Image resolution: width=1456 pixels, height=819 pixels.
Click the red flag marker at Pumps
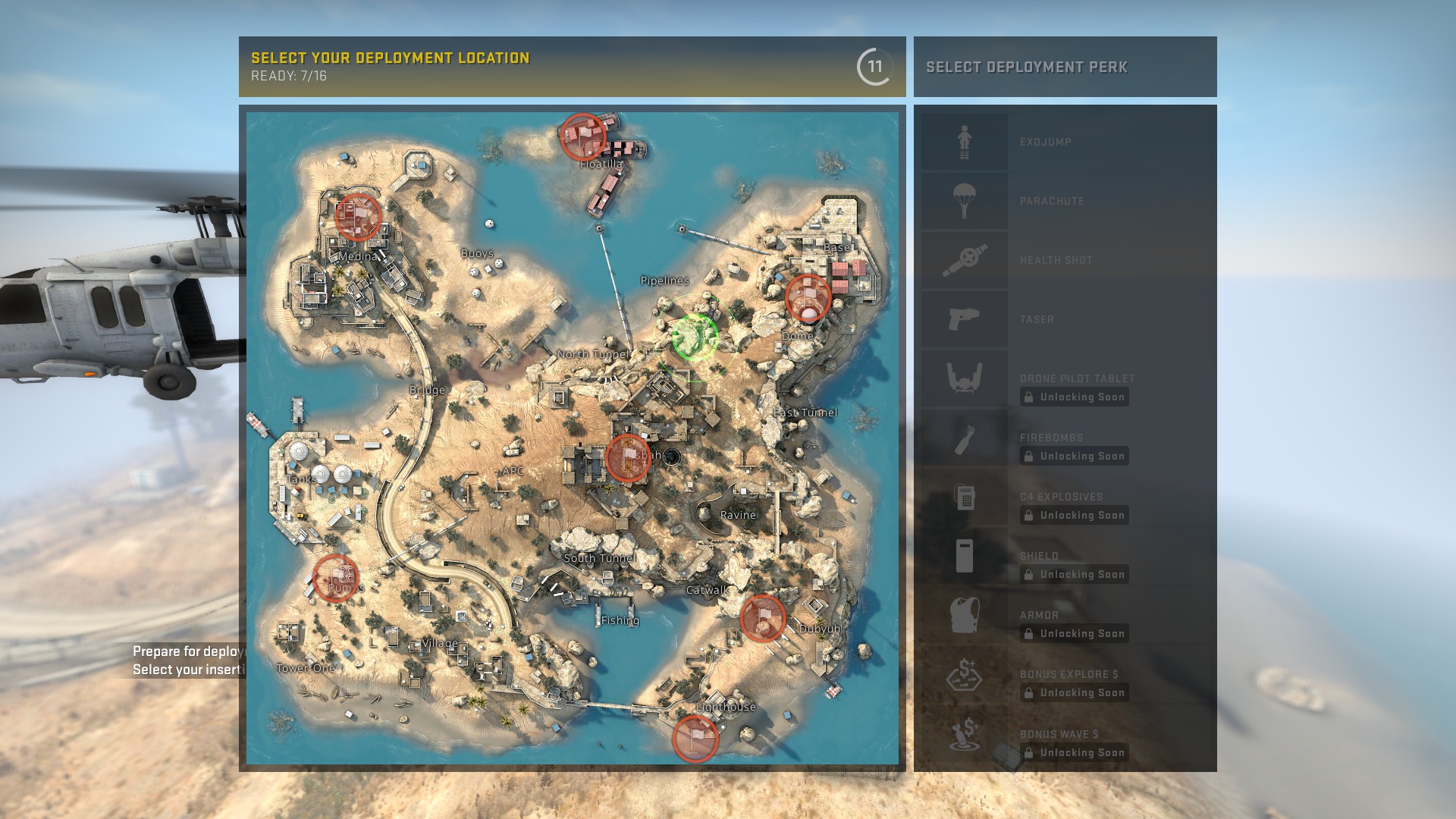click(x=335, y=578)
